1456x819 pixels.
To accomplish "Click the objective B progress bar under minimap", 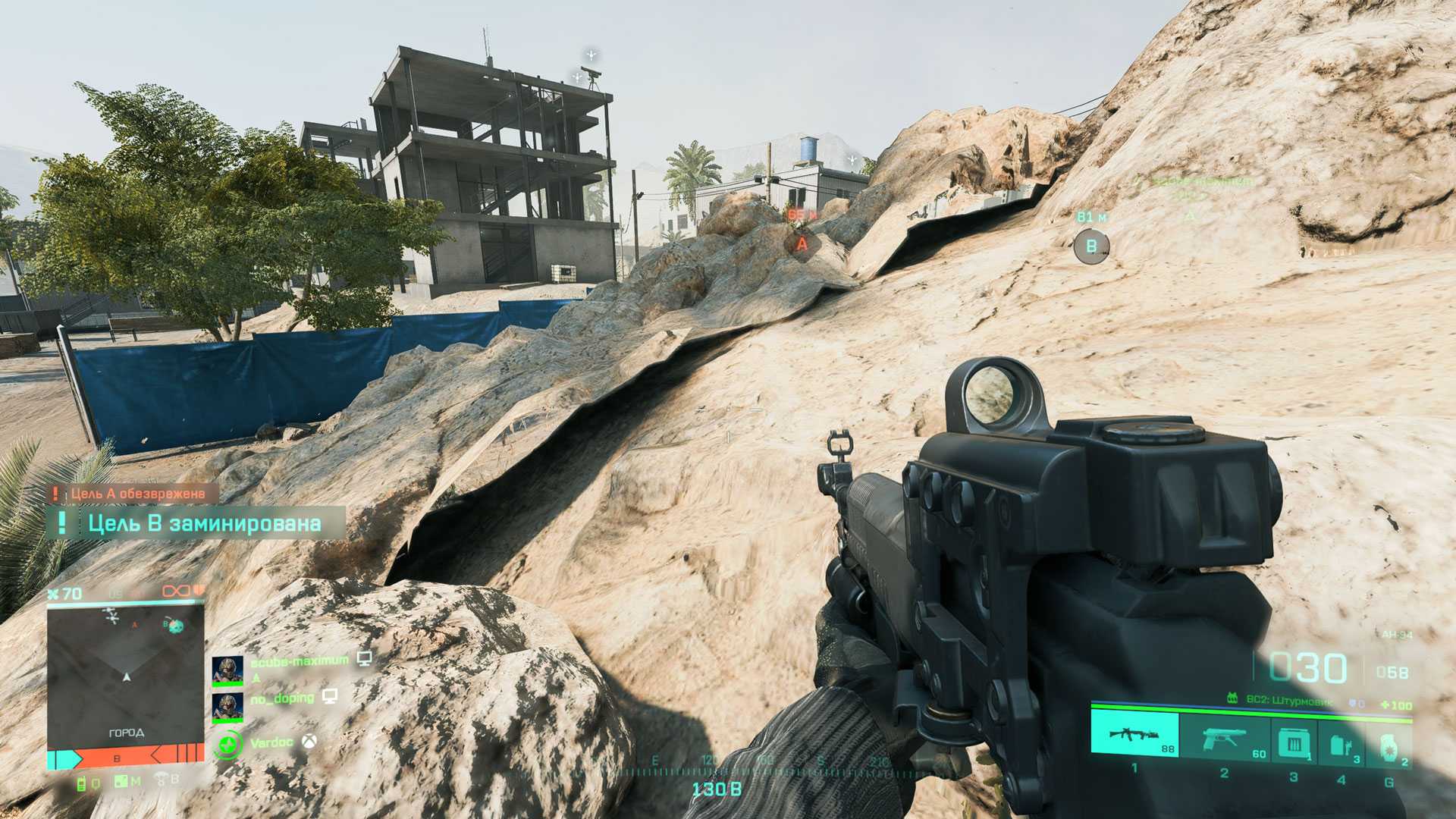I will (x=126, y=757).
